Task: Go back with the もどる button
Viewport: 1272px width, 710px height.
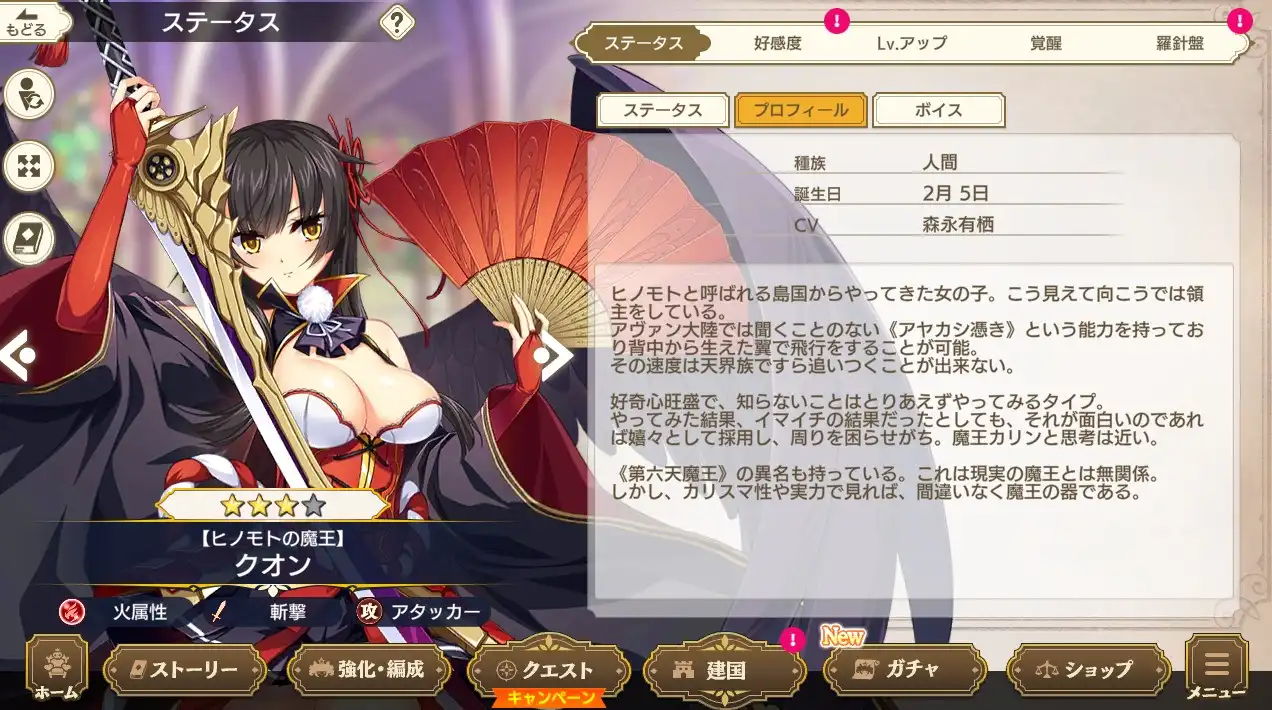Action: coord(27,22)
